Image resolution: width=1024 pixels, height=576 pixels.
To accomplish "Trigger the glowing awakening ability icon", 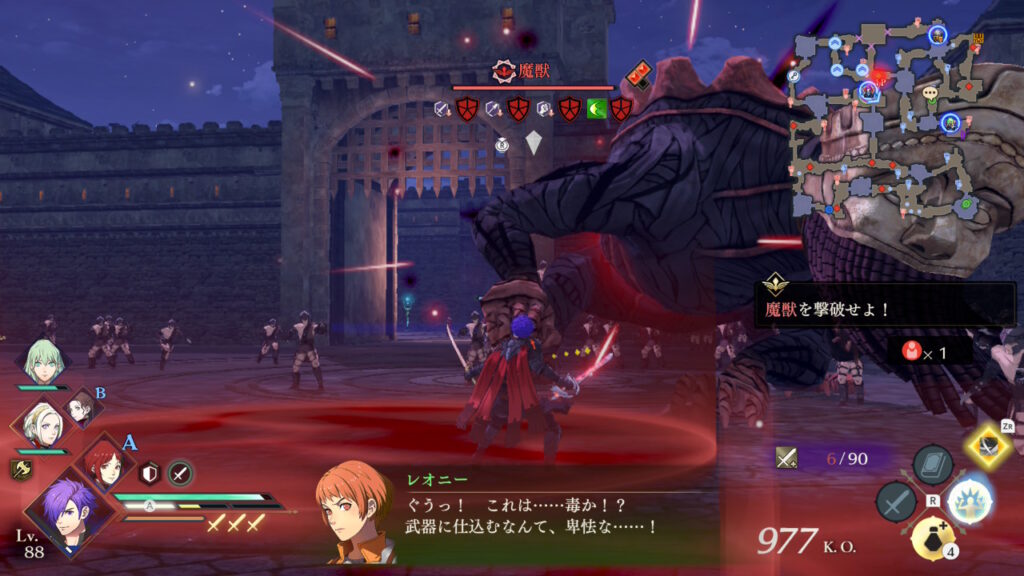I will pos(968,499).
